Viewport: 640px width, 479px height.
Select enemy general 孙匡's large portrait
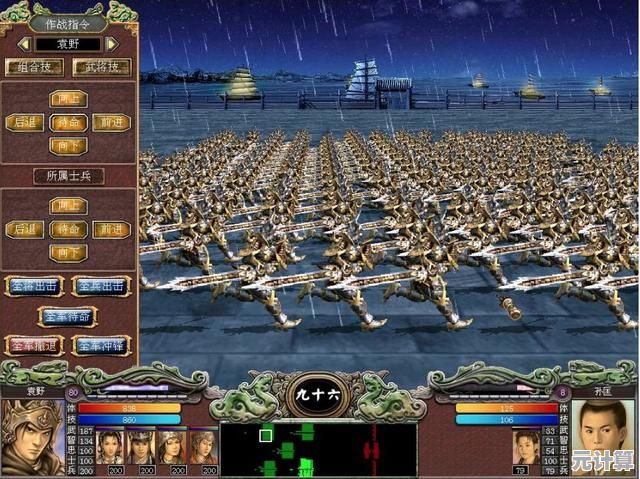(x=603, y=434)
